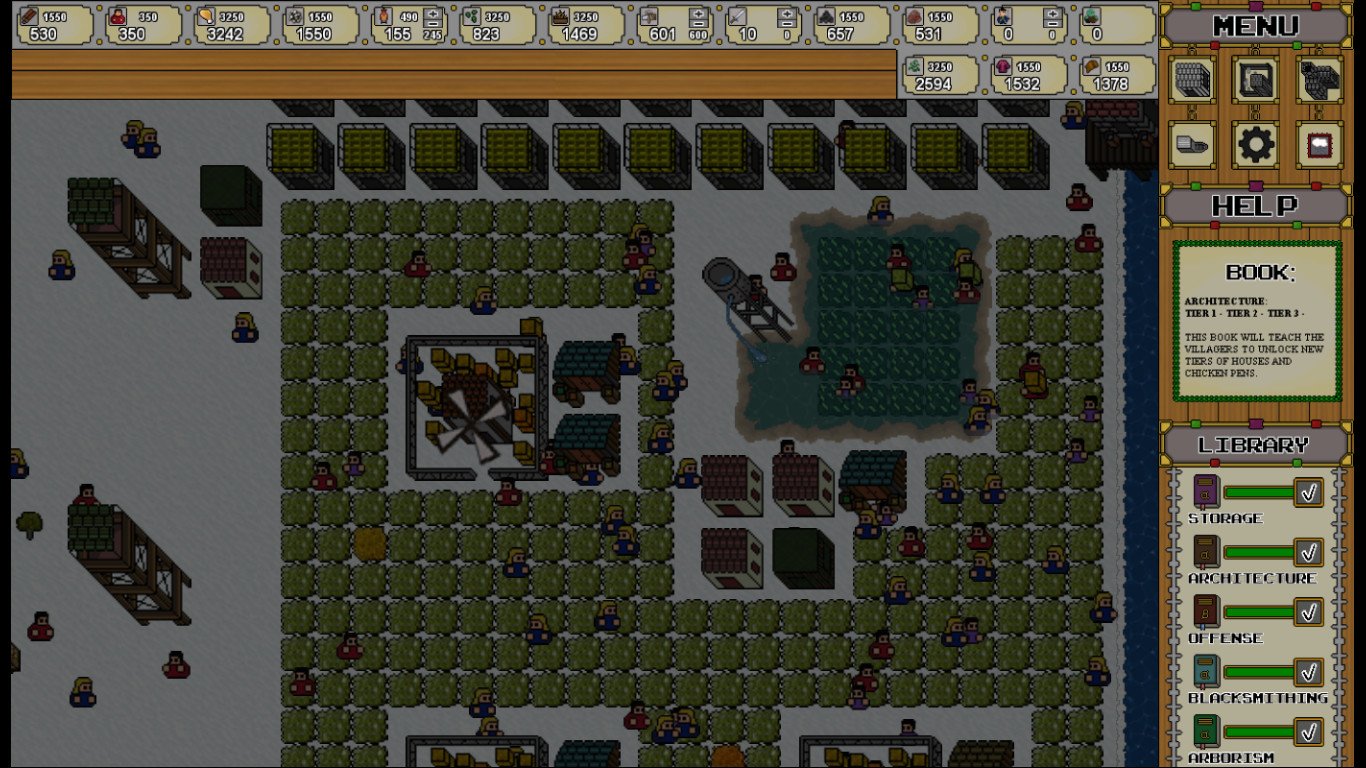Toggle the Offense research checkbox
This screenshot has width=1366, height=768.
[x=1308, y=612]
